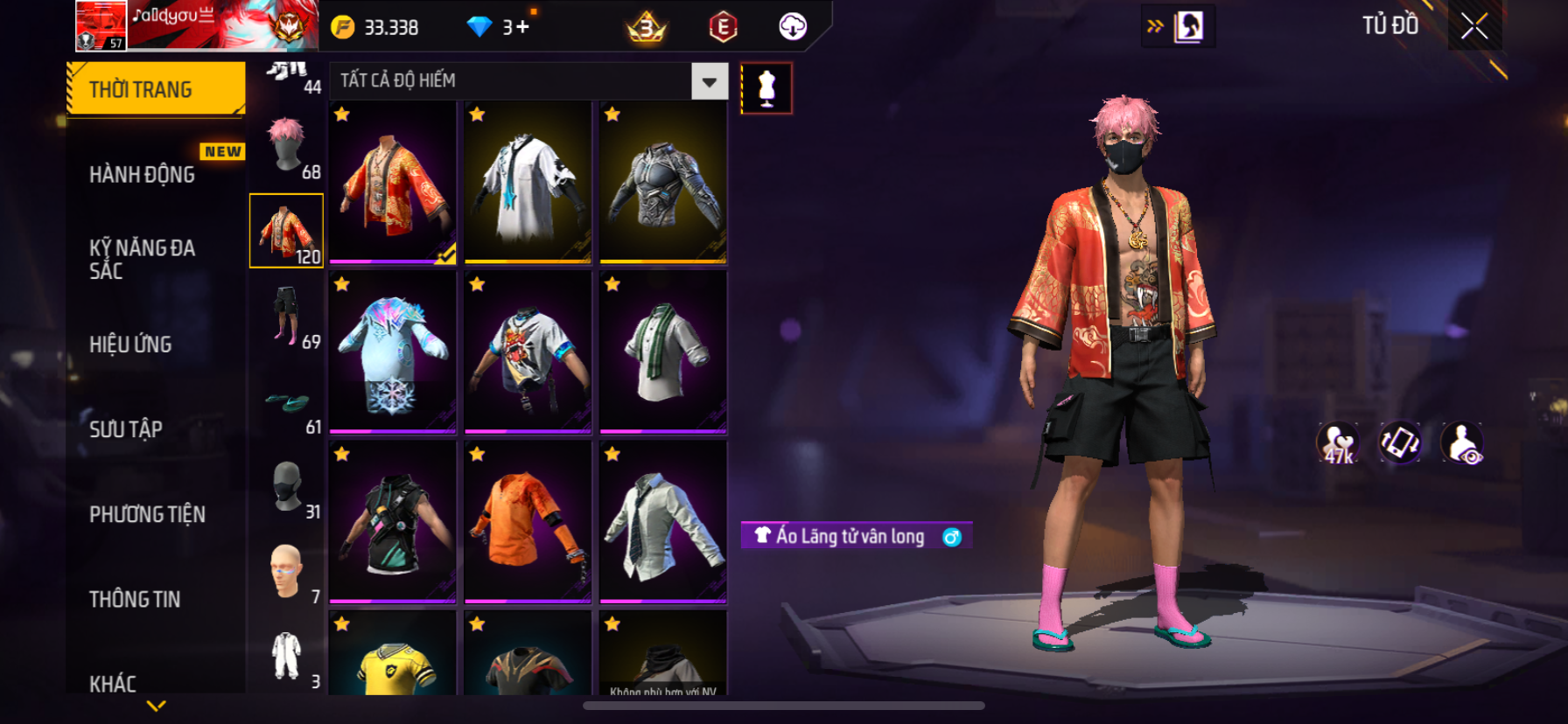Go to the Sưu Tập tab

(x=127, y=429)
